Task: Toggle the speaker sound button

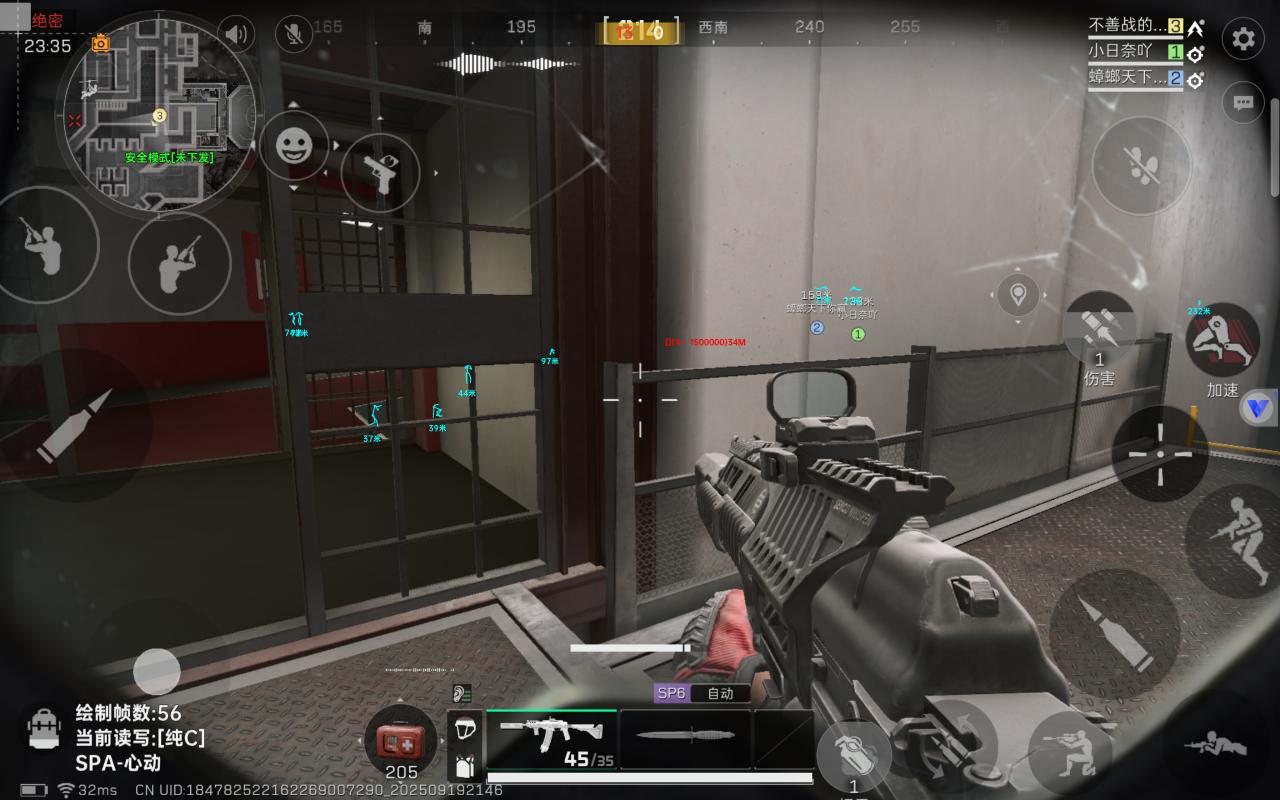Action: pyautogui.click(x=236, y=34)
